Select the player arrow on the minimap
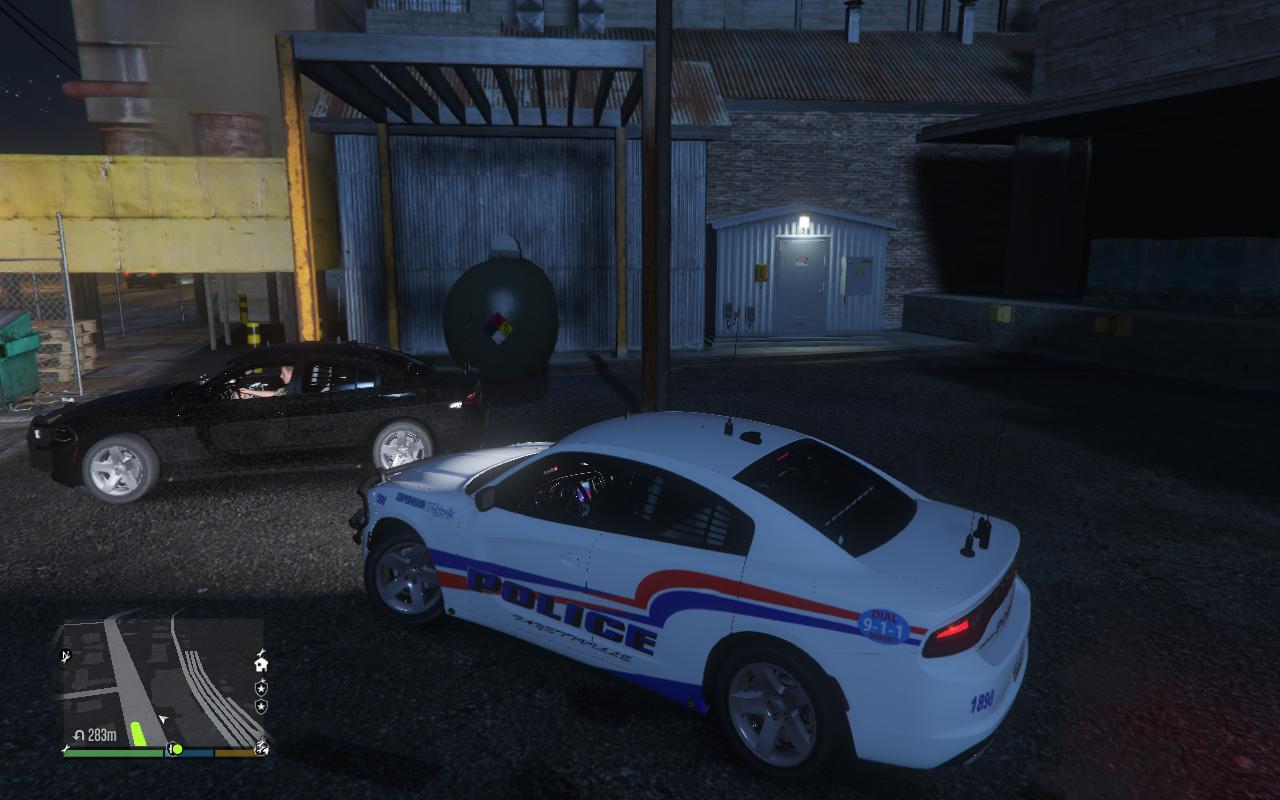This screenshot has width=1280, height=800. point(163,718)
